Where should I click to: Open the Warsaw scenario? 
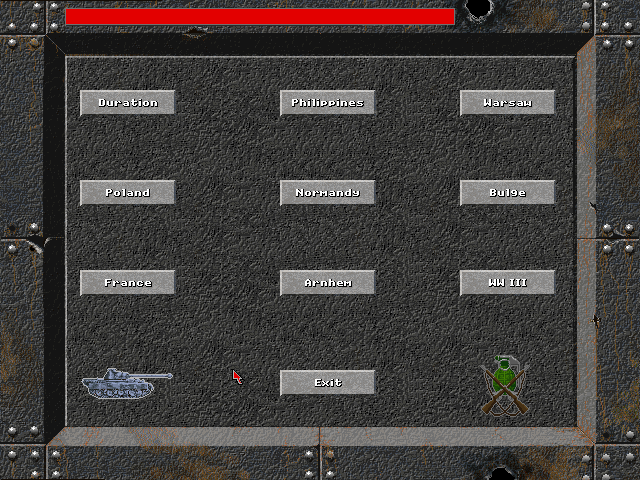pos(507,102)
